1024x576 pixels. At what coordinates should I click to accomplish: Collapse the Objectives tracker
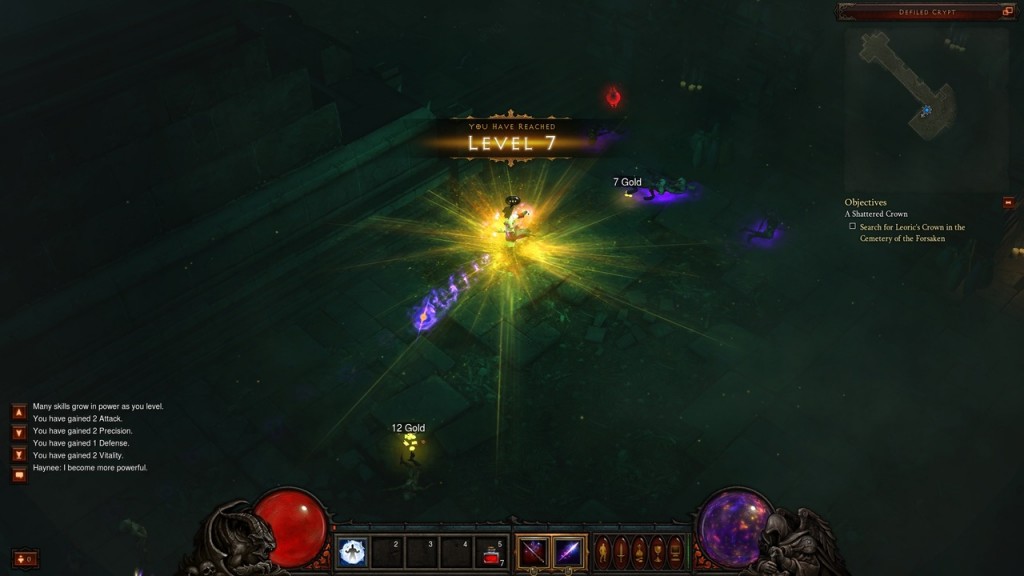tap(1008, 203)
